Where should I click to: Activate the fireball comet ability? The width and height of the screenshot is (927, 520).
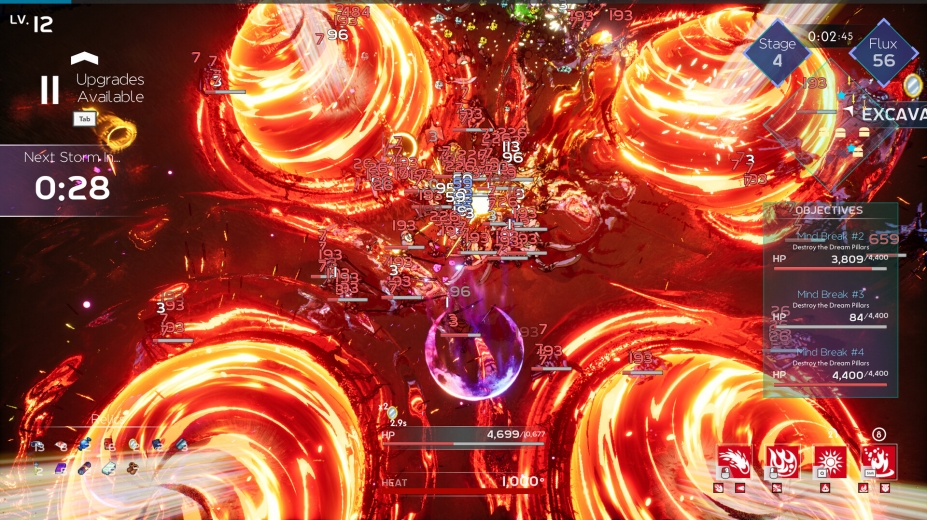[734, 462]
